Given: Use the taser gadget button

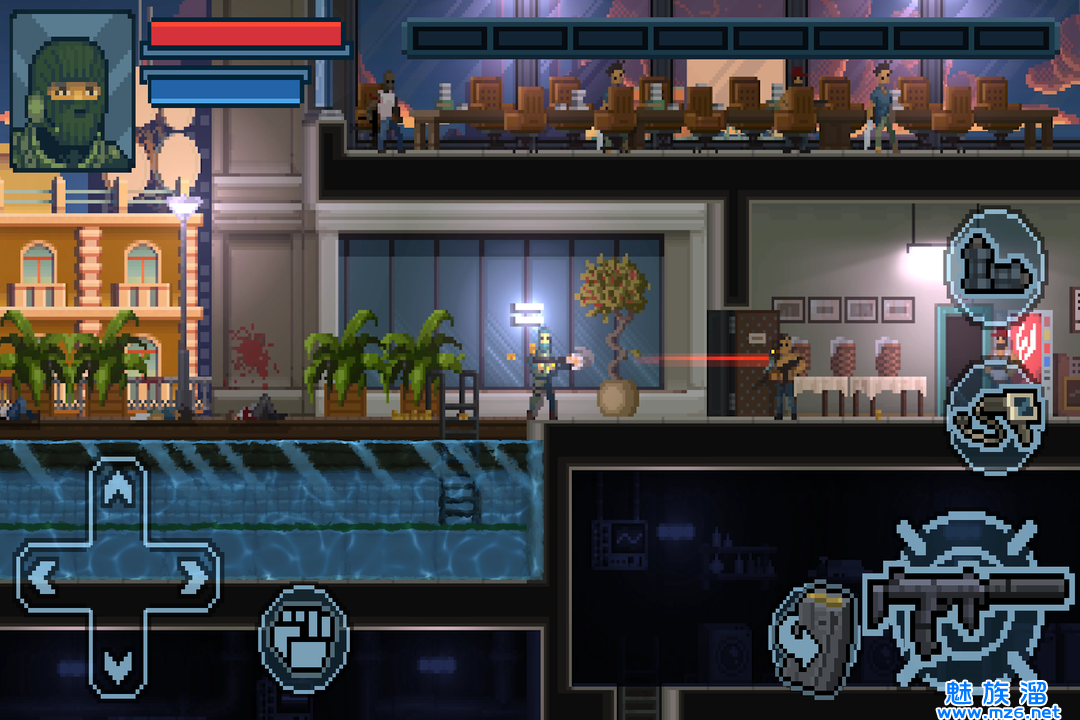Looking at the screenshot, I should point(996,416).
